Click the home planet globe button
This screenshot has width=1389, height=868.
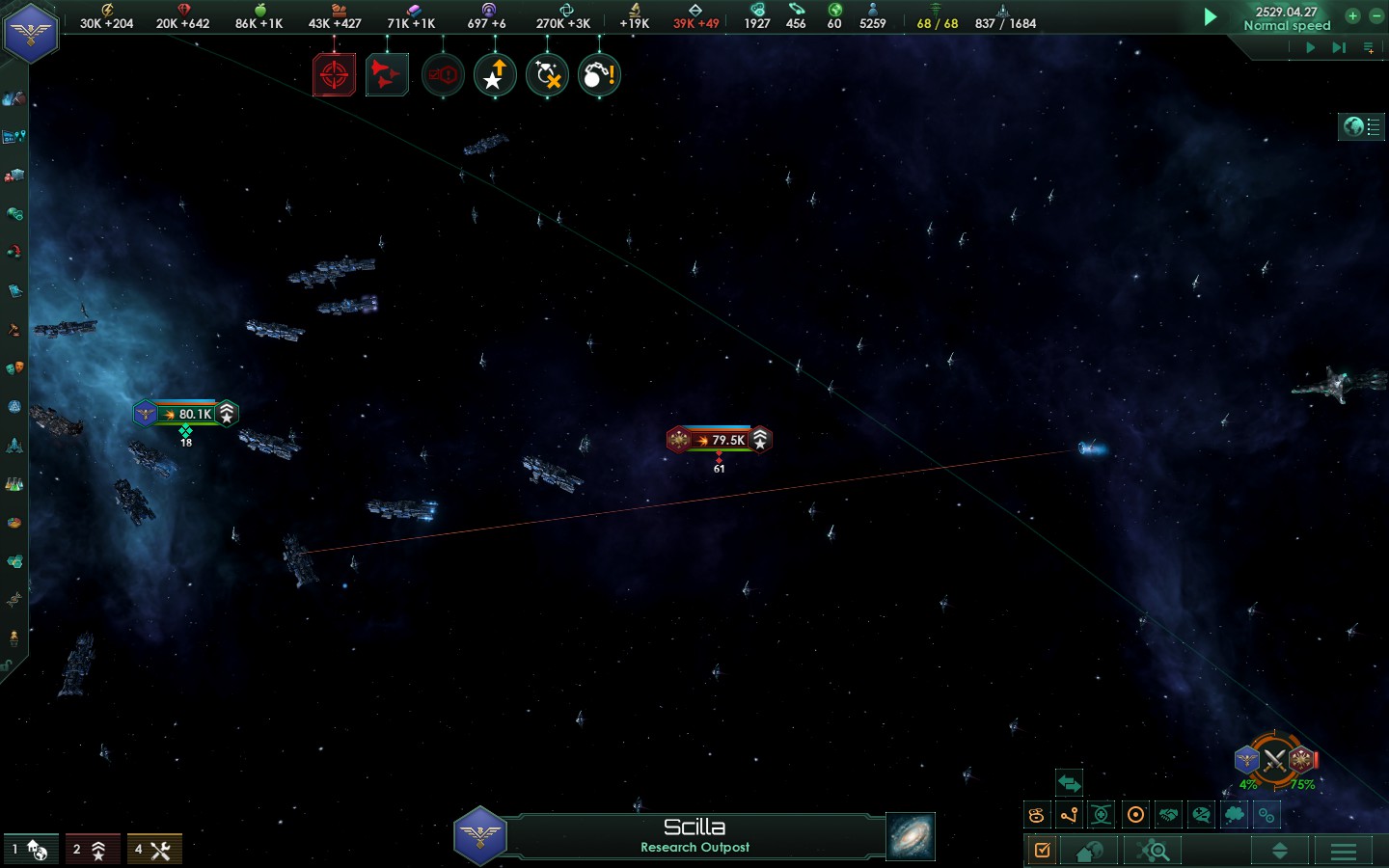1090,851
